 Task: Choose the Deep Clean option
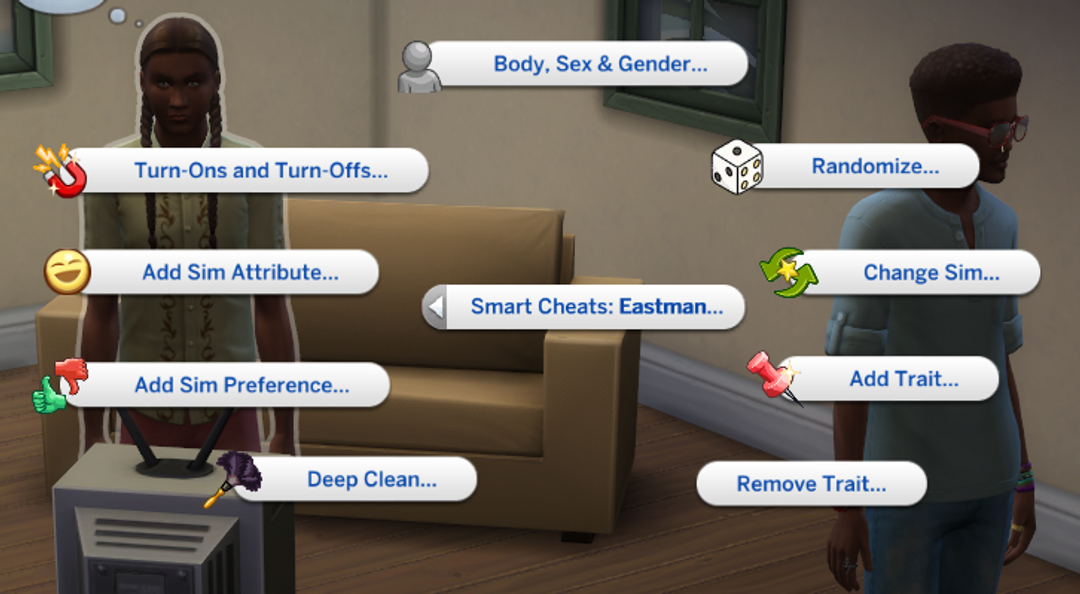(371, 479)
